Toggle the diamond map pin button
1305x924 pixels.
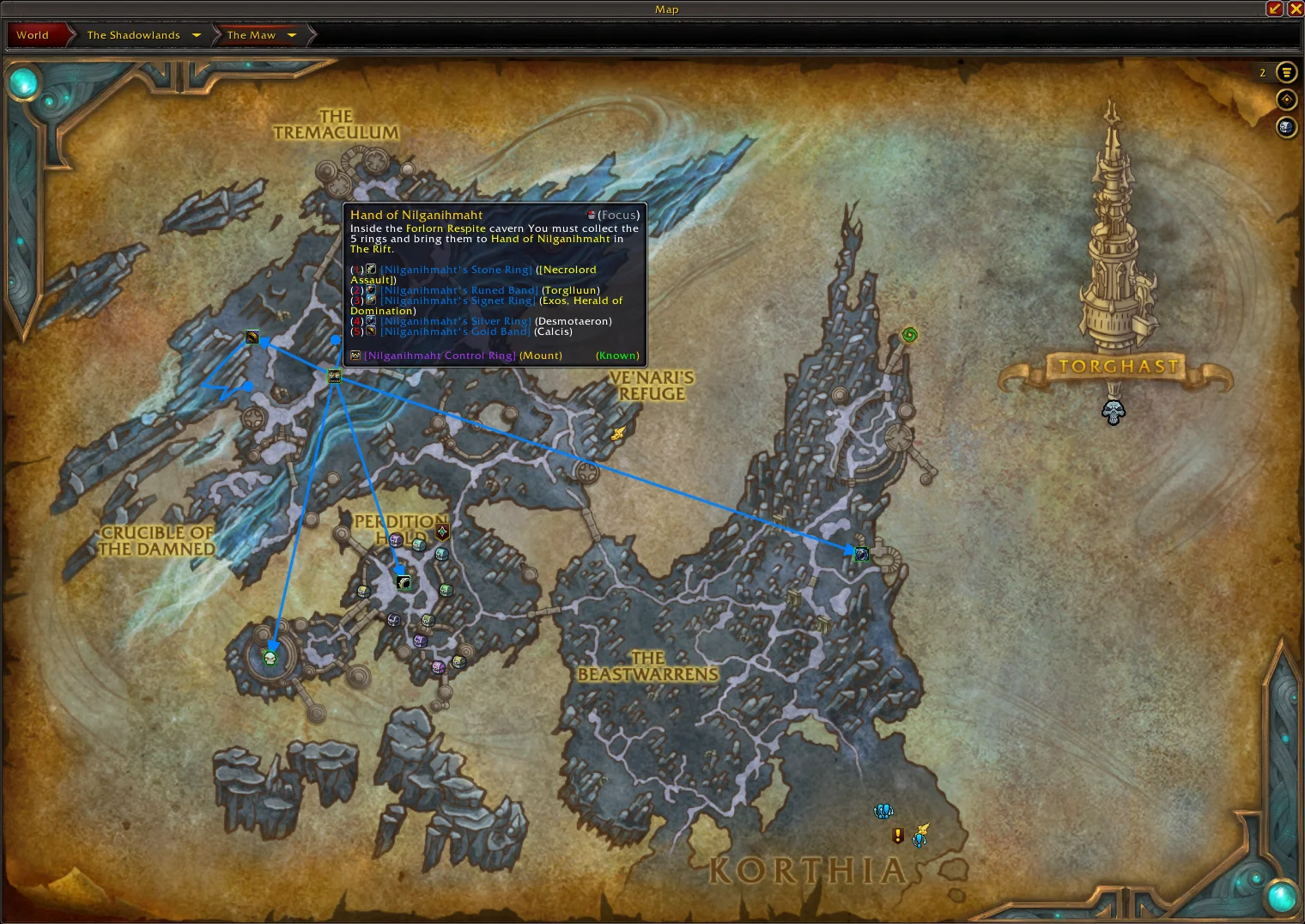(x=1285, y=100)
